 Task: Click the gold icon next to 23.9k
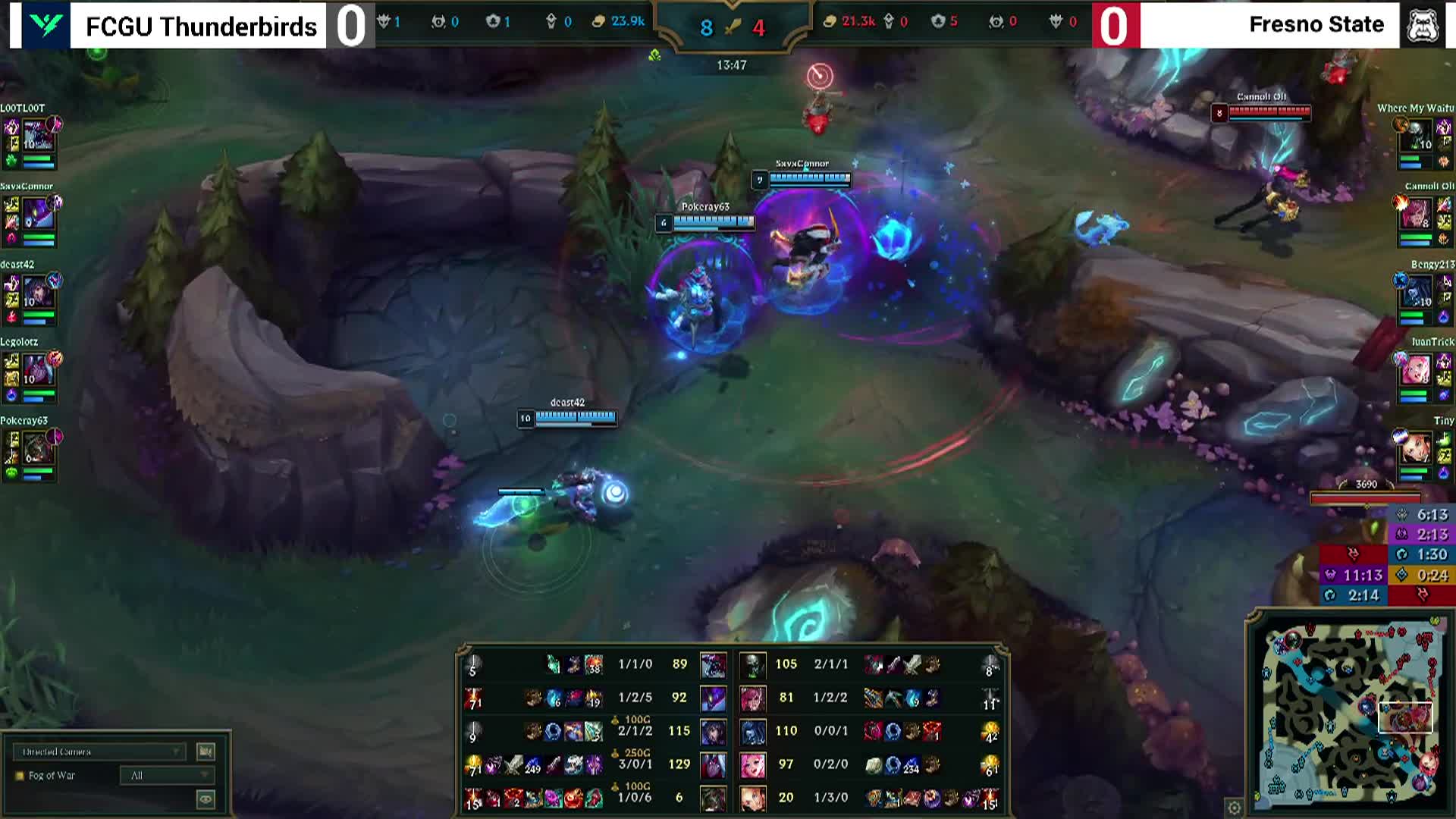598,21
